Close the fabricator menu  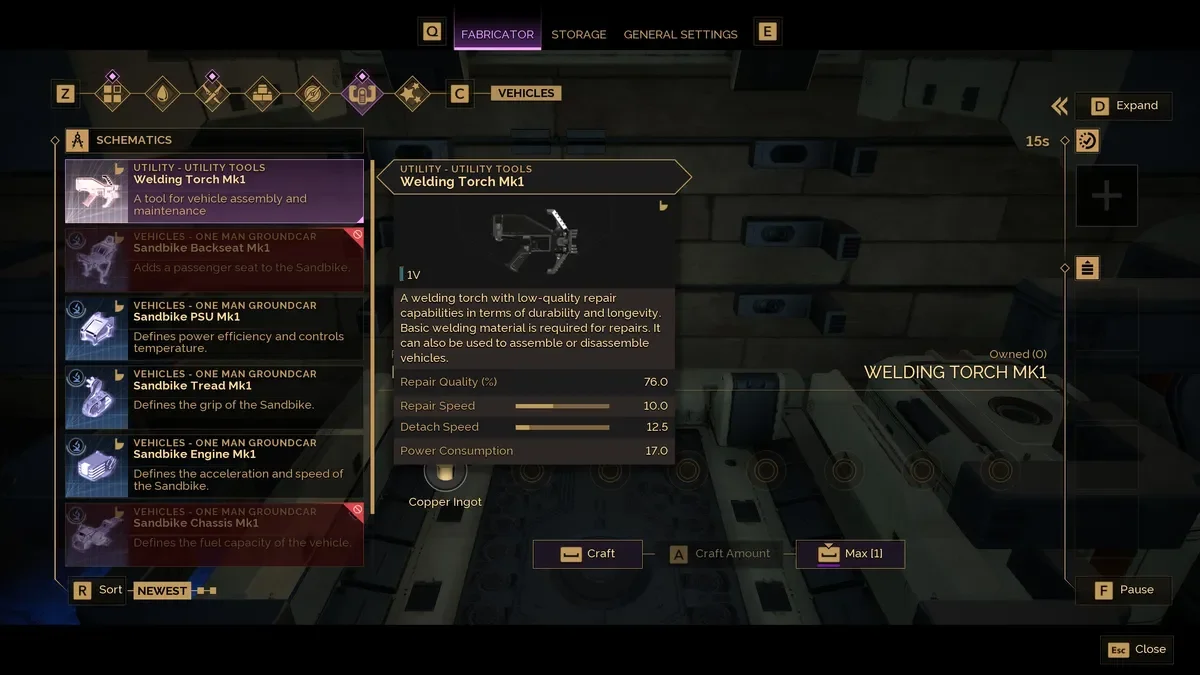1136,649
